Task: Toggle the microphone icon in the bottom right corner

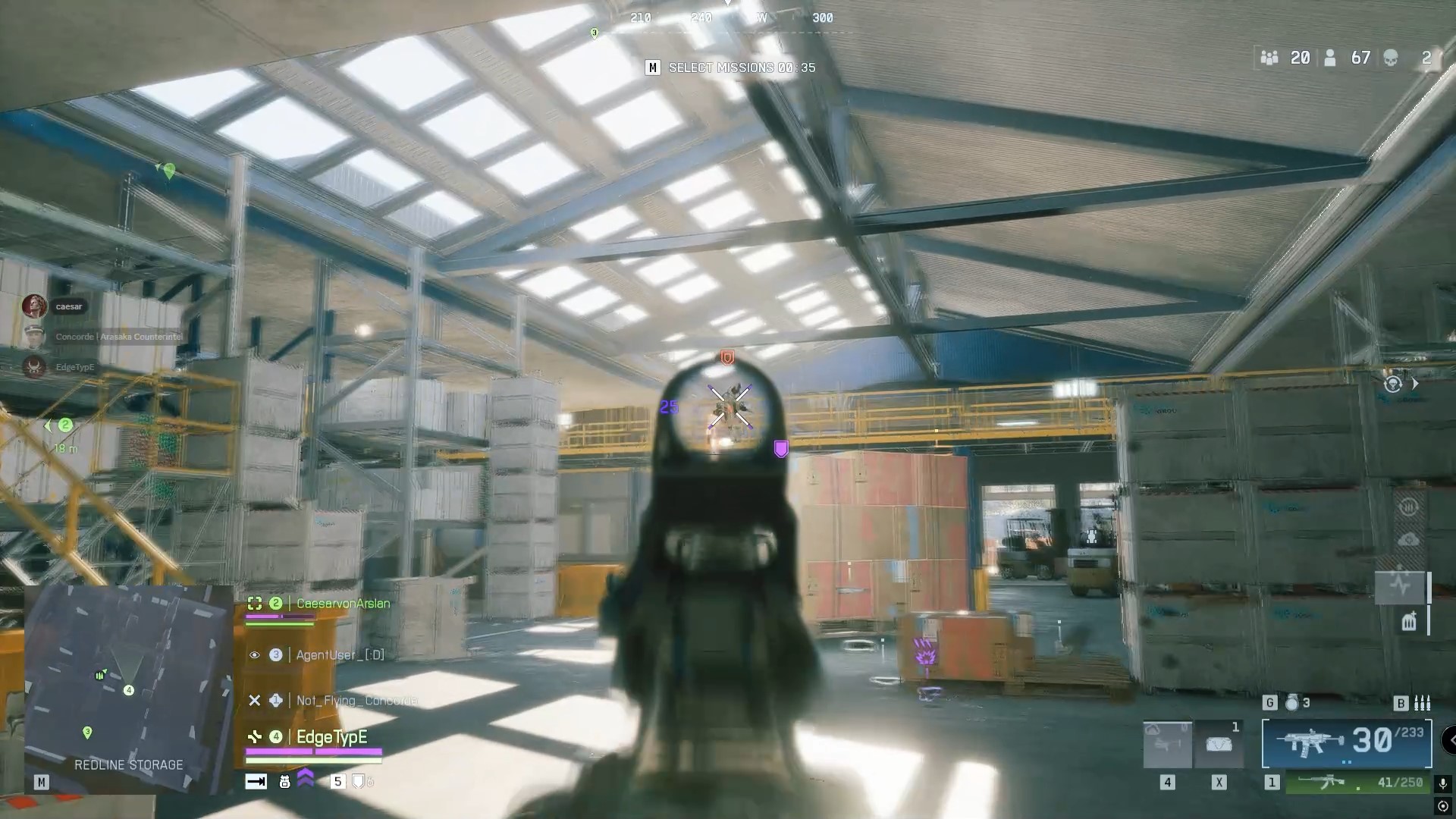Action: click(1442, 783)
